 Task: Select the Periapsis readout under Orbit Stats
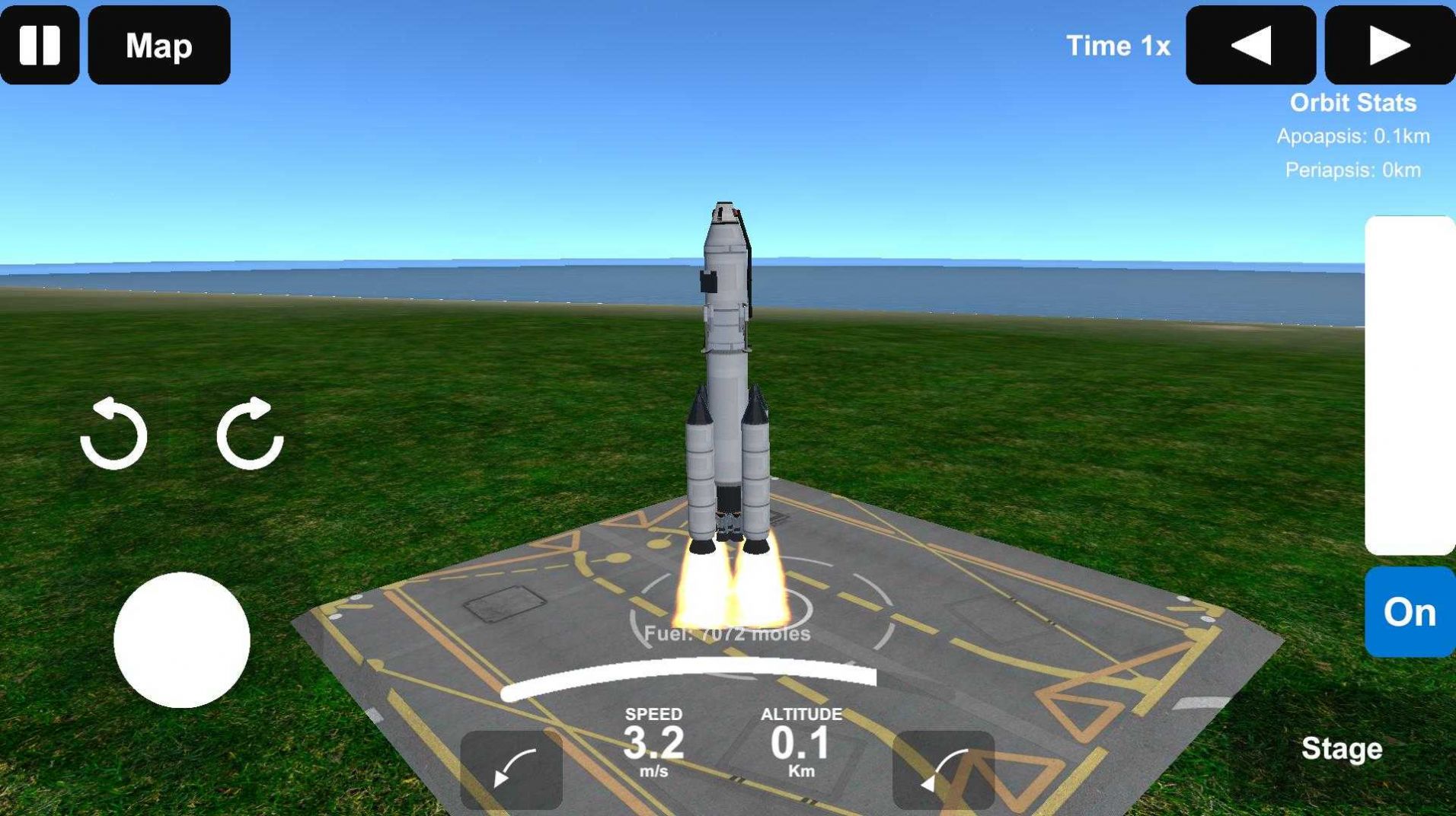pos(1353,171)
